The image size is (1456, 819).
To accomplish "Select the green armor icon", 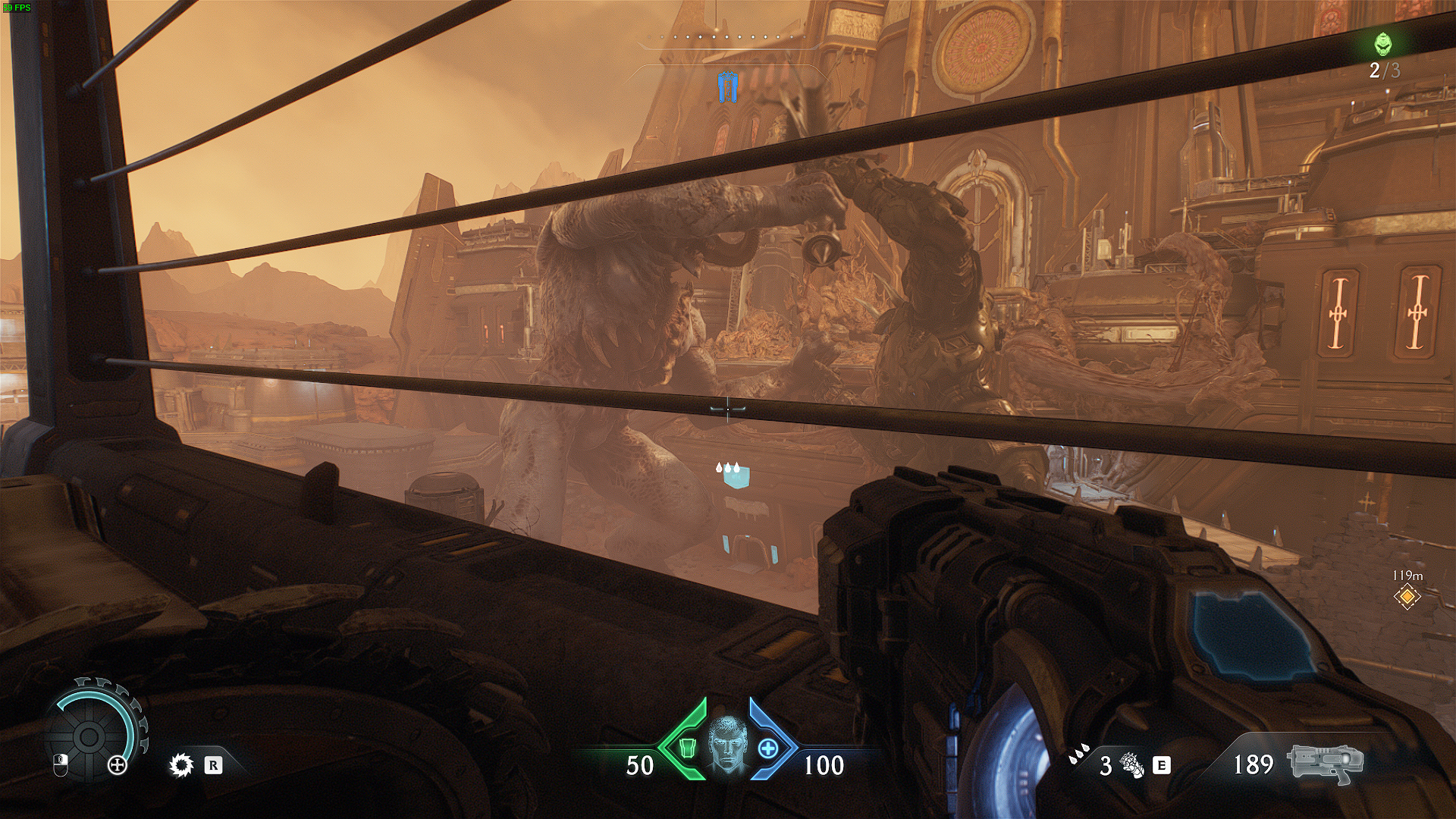I will tap(686, 748).
